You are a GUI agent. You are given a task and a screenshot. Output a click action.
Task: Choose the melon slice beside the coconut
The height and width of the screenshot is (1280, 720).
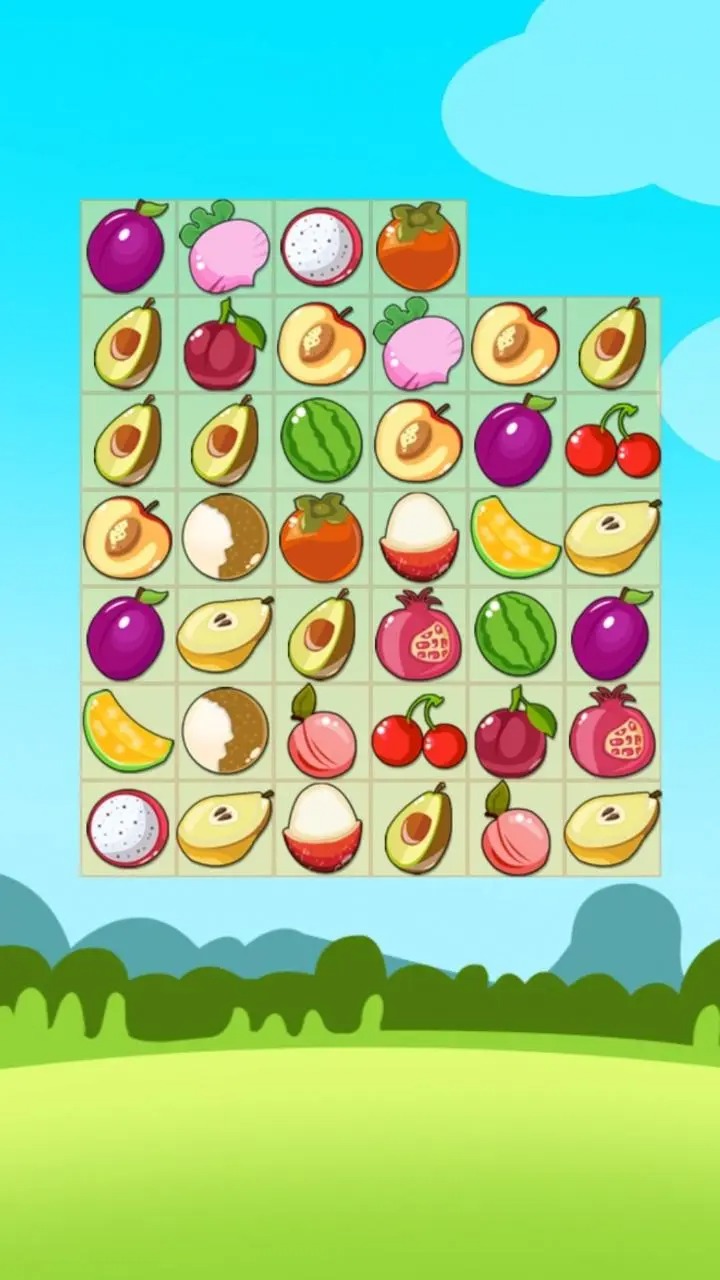click(x=127, y=731)
